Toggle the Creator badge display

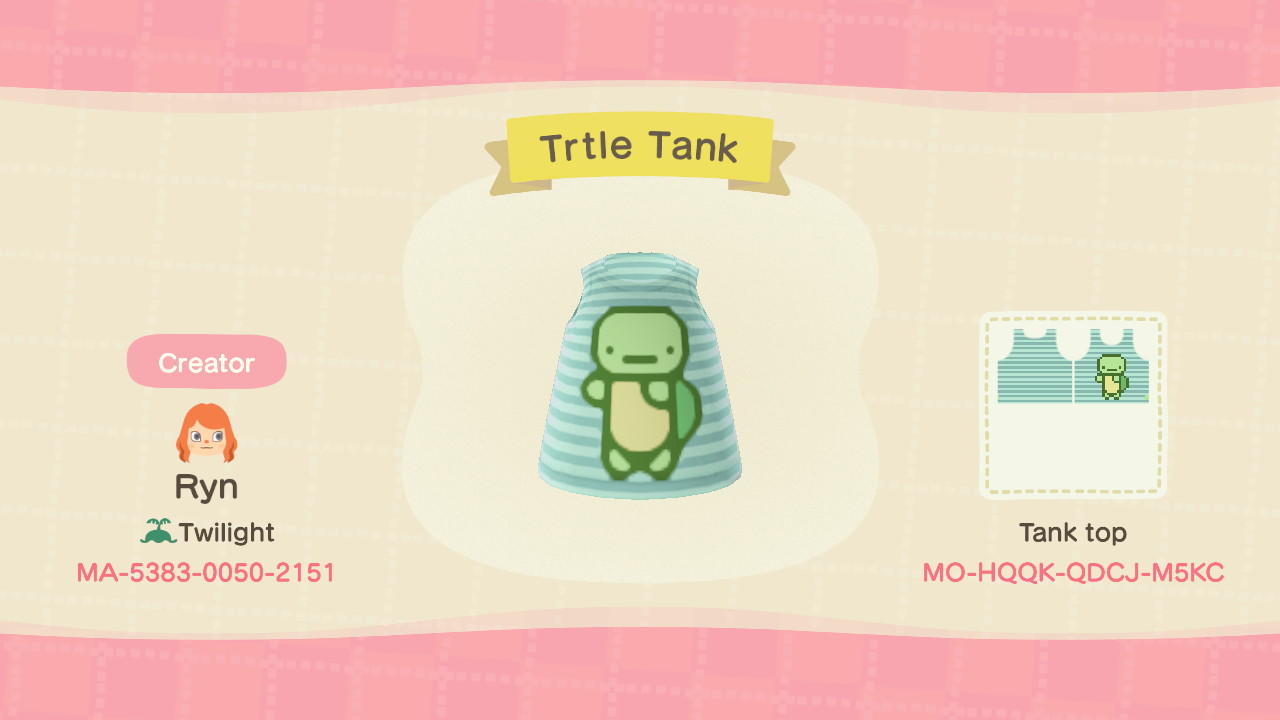[x=206, y=361]
